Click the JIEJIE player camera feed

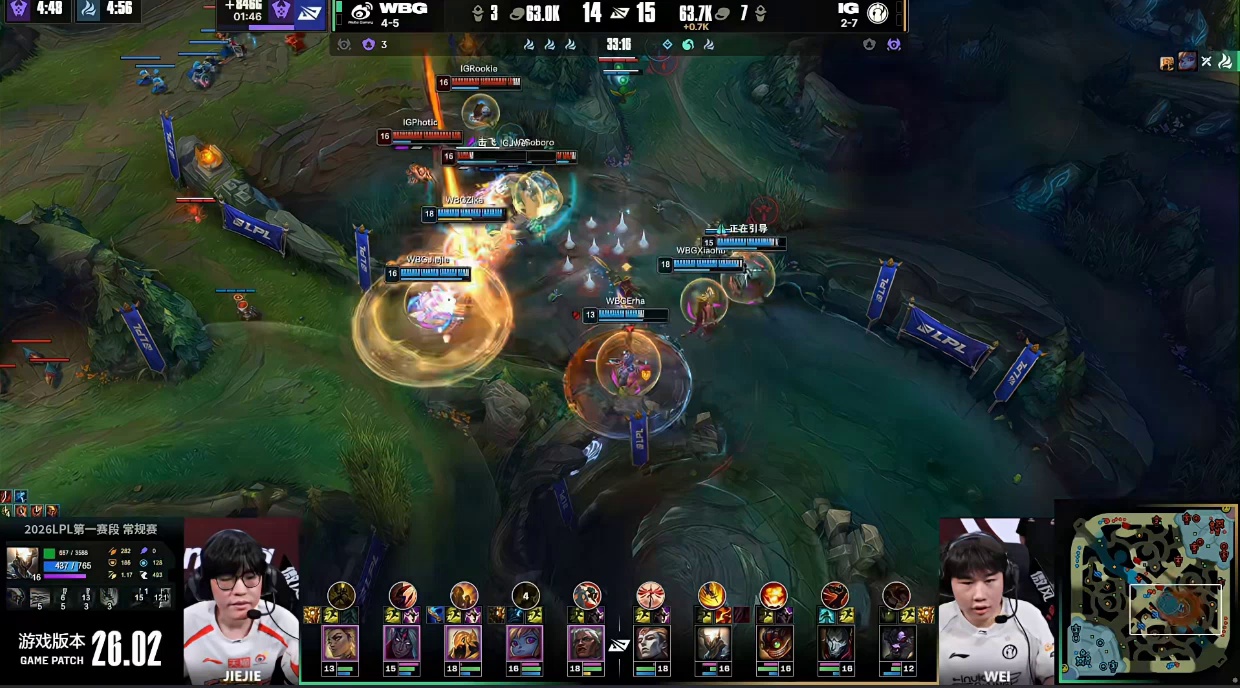click(241, 600)
